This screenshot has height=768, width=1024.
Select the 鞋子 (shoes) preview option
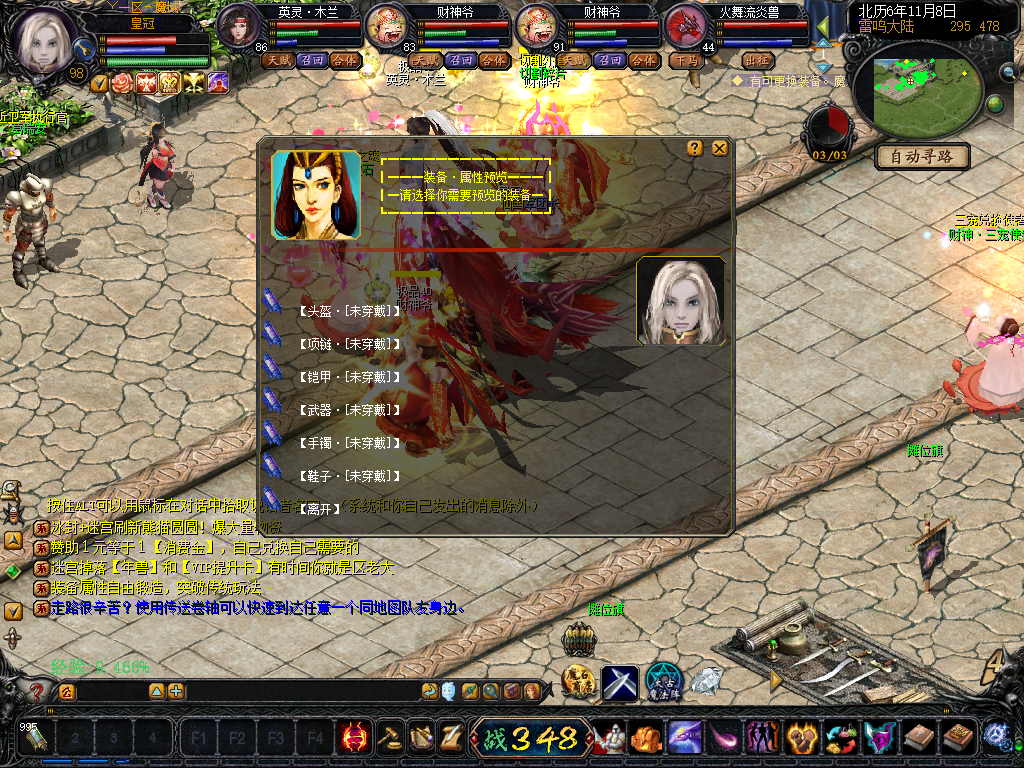pos(349,476)
